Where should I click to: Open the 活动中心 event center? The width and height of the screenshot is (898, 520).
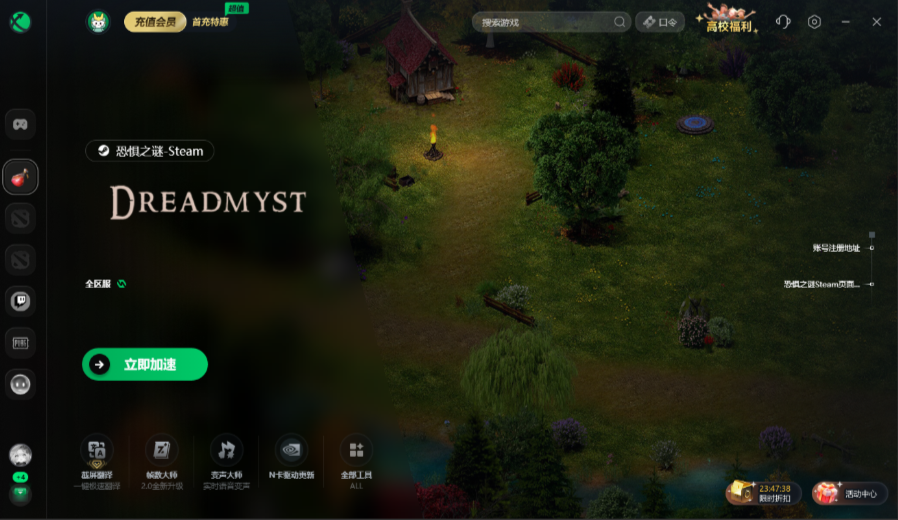click(850, 493)
